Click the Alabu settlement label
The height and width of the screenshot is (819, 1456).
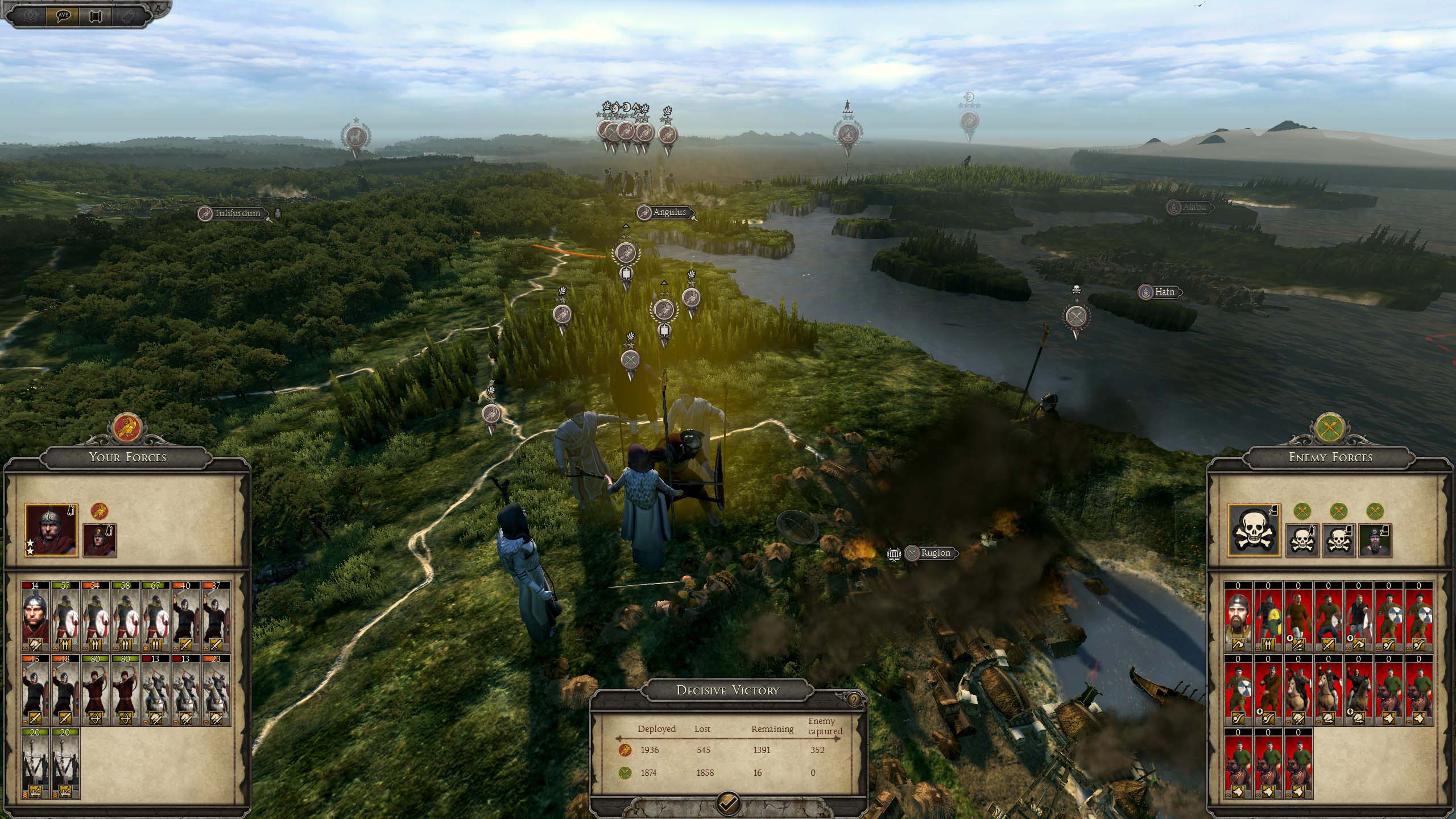click(1194, 207)
